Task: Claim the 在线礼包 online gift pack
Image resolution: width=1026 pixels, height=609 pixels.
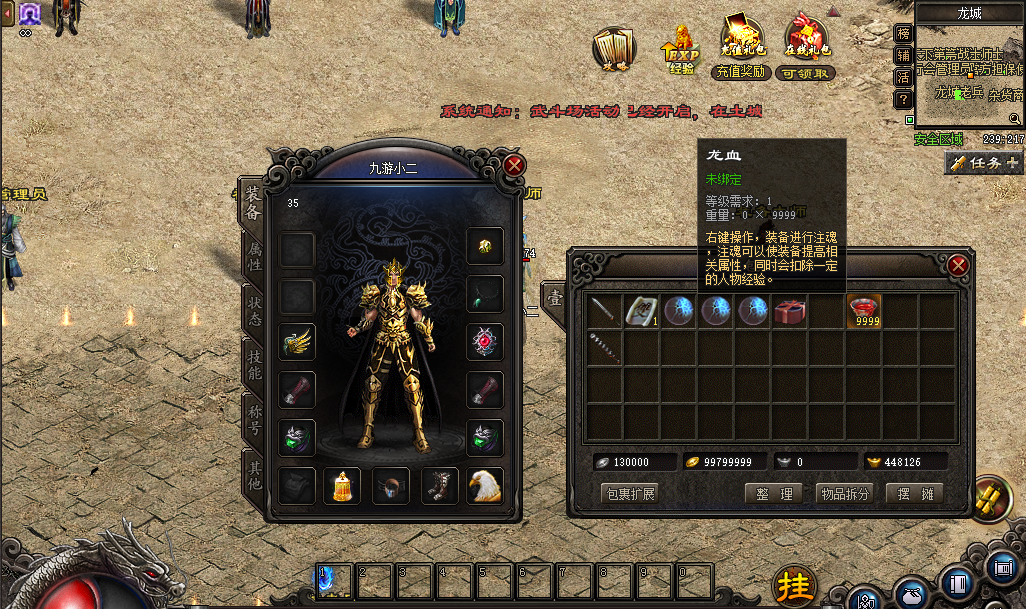Action: point(806,50)
